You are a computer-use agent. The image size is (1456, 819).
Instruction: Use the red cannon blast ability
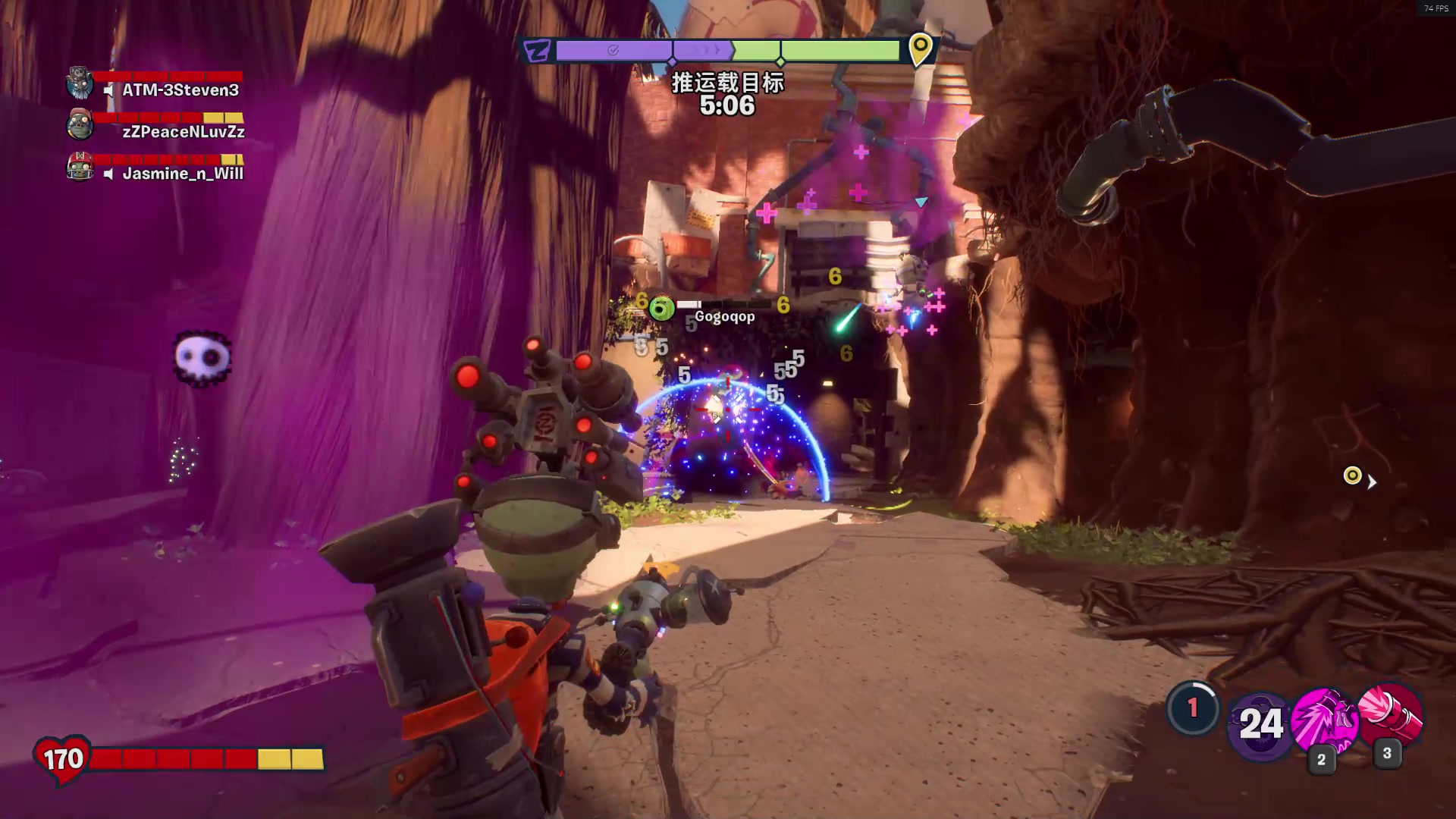point(1390,715)
